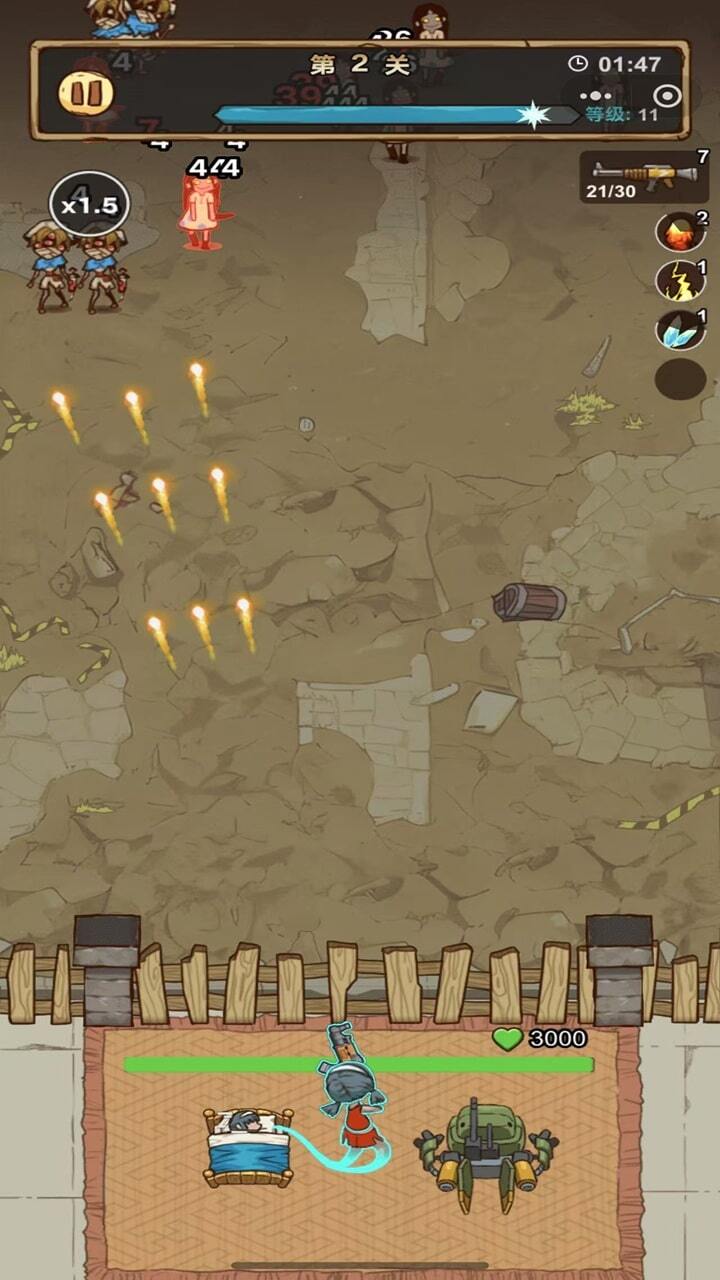Activate the fire skill icon
The height and width of the screenshot is (1280, 720).
click(679, 232)
